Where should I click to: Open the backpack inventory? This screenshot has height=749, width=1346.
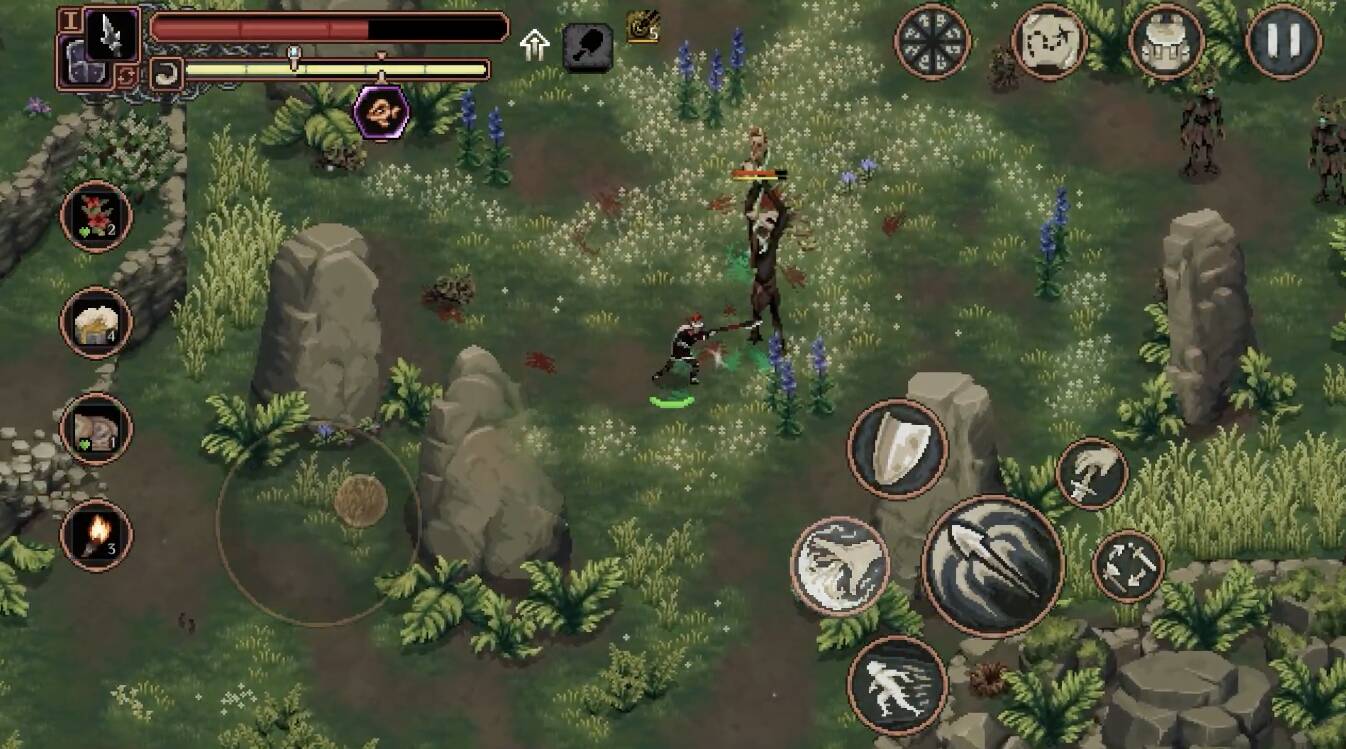[x=1166, y=42]
